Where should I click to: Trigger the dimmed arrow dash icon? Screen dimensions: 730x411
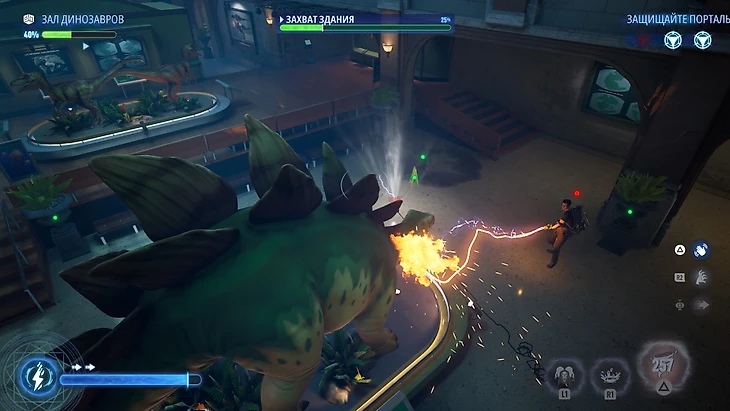click(701, 303)
